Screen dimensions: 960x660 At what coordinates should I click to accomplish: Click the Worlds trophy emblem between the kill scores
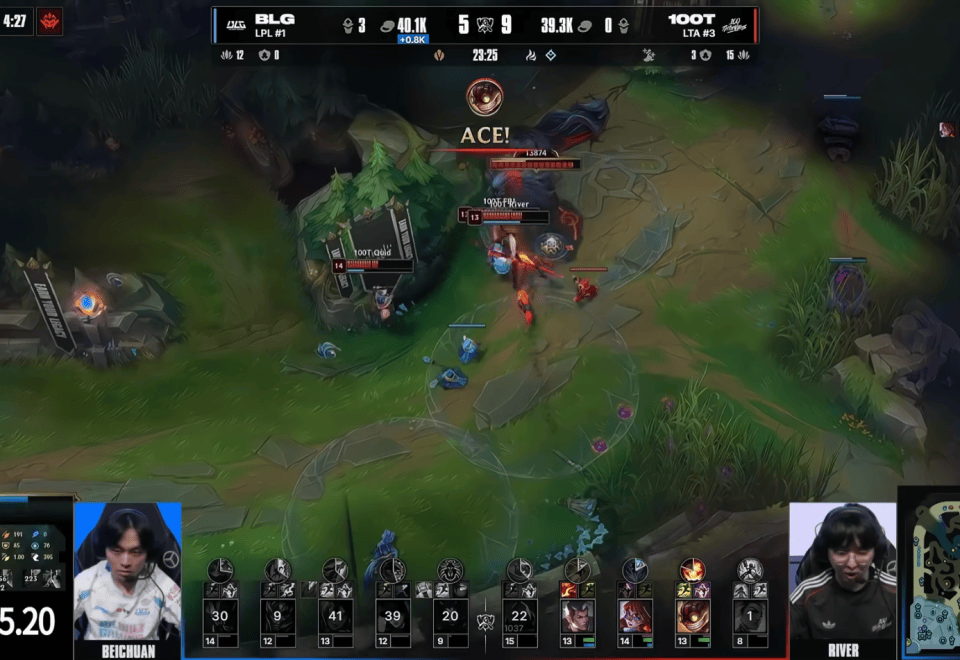click(485, 25)
